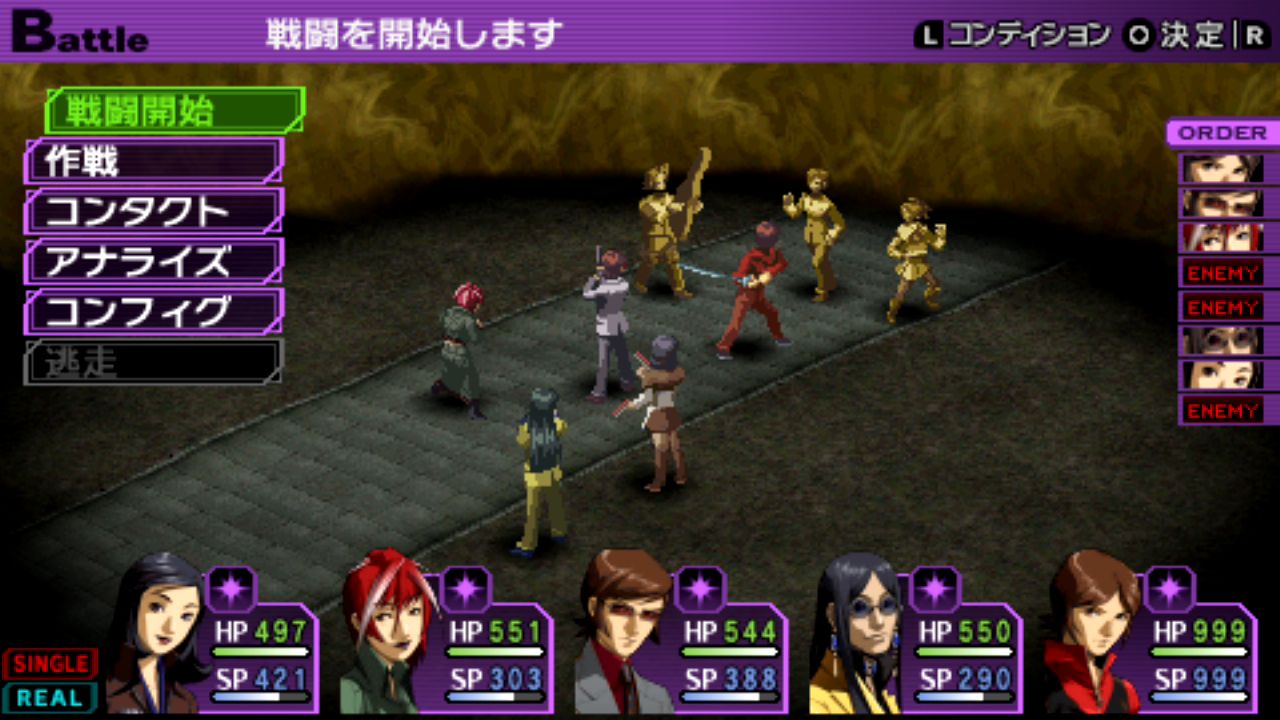
Task: Select アナライズ to analyze enemies
Action: click(153, 261)
